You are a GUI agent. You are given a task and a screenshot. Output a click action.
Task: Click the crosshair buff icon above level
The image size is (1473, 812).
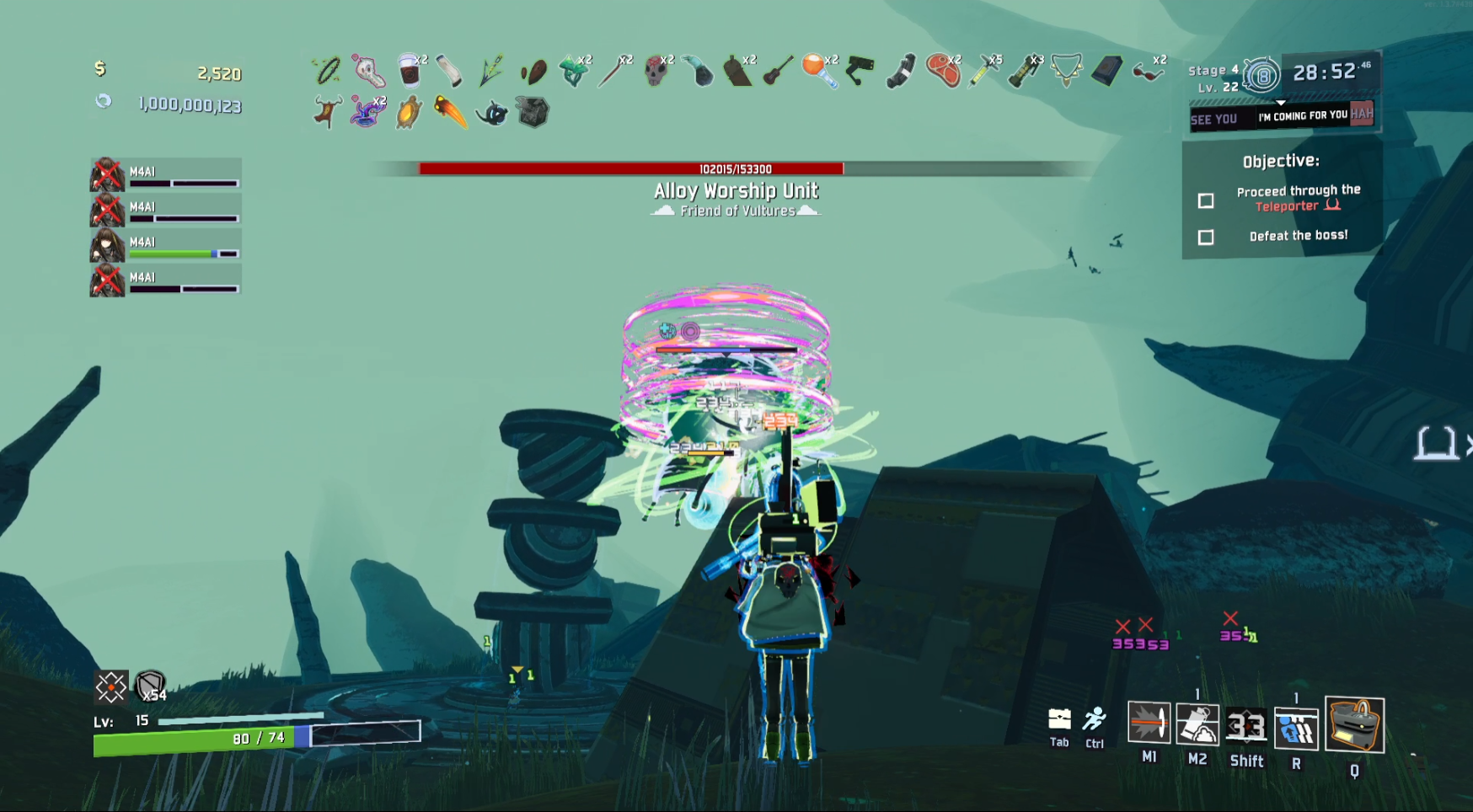click(110, 687)
